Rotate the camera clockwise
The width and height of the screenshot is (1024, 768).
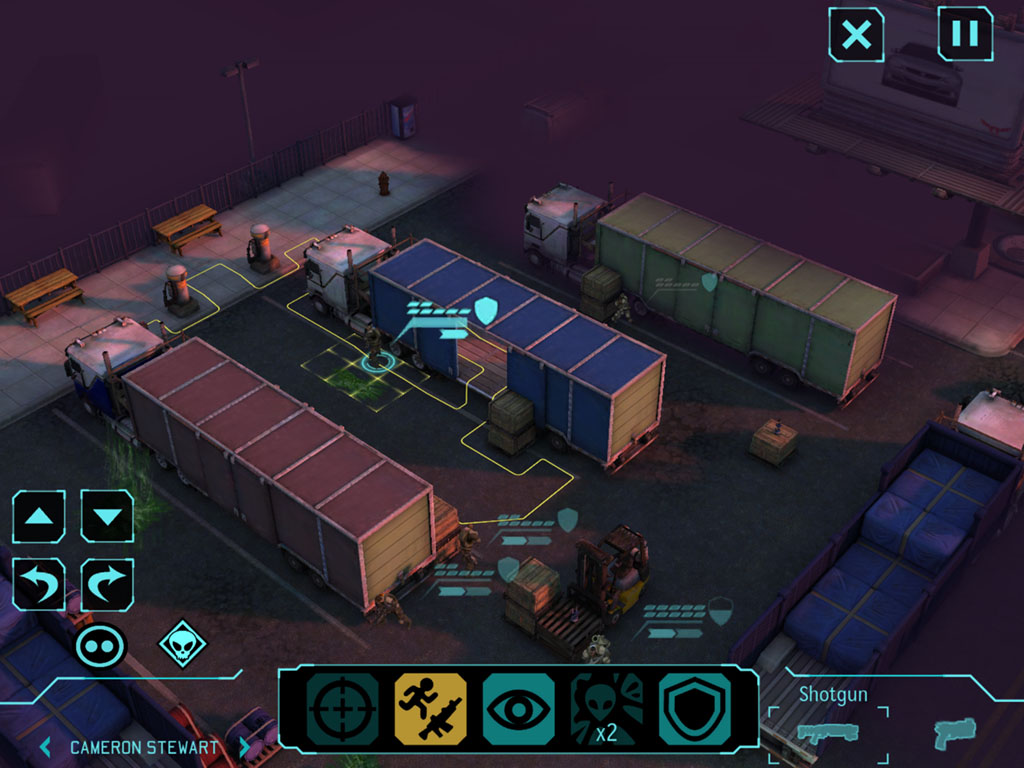[x=107, y=585]
